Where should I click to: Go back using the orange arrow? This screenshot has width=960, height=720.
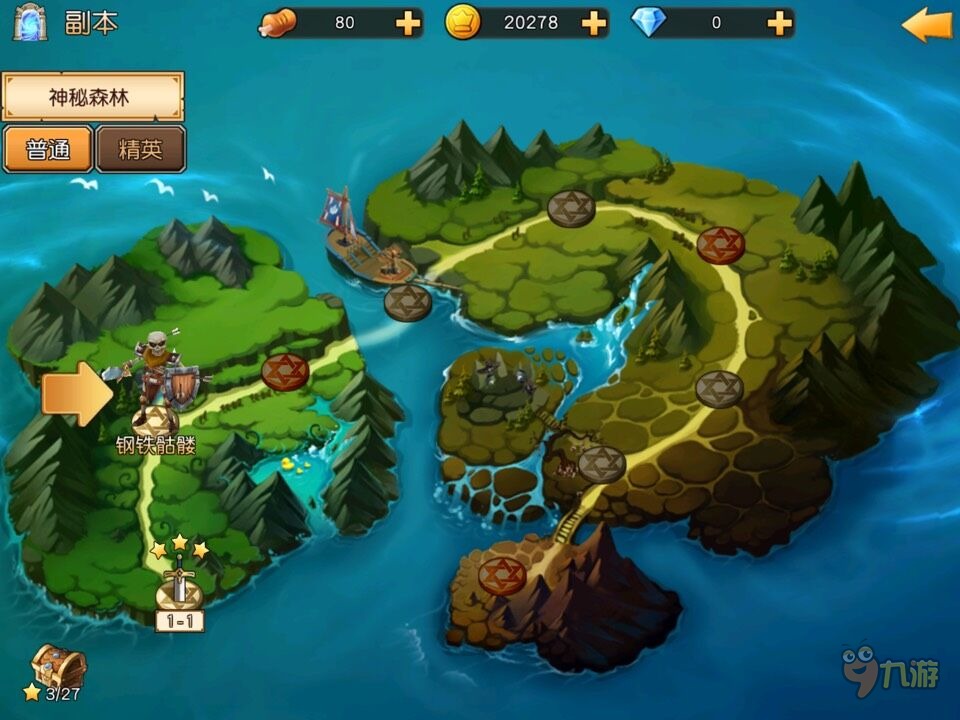click(x=926, y=25)
